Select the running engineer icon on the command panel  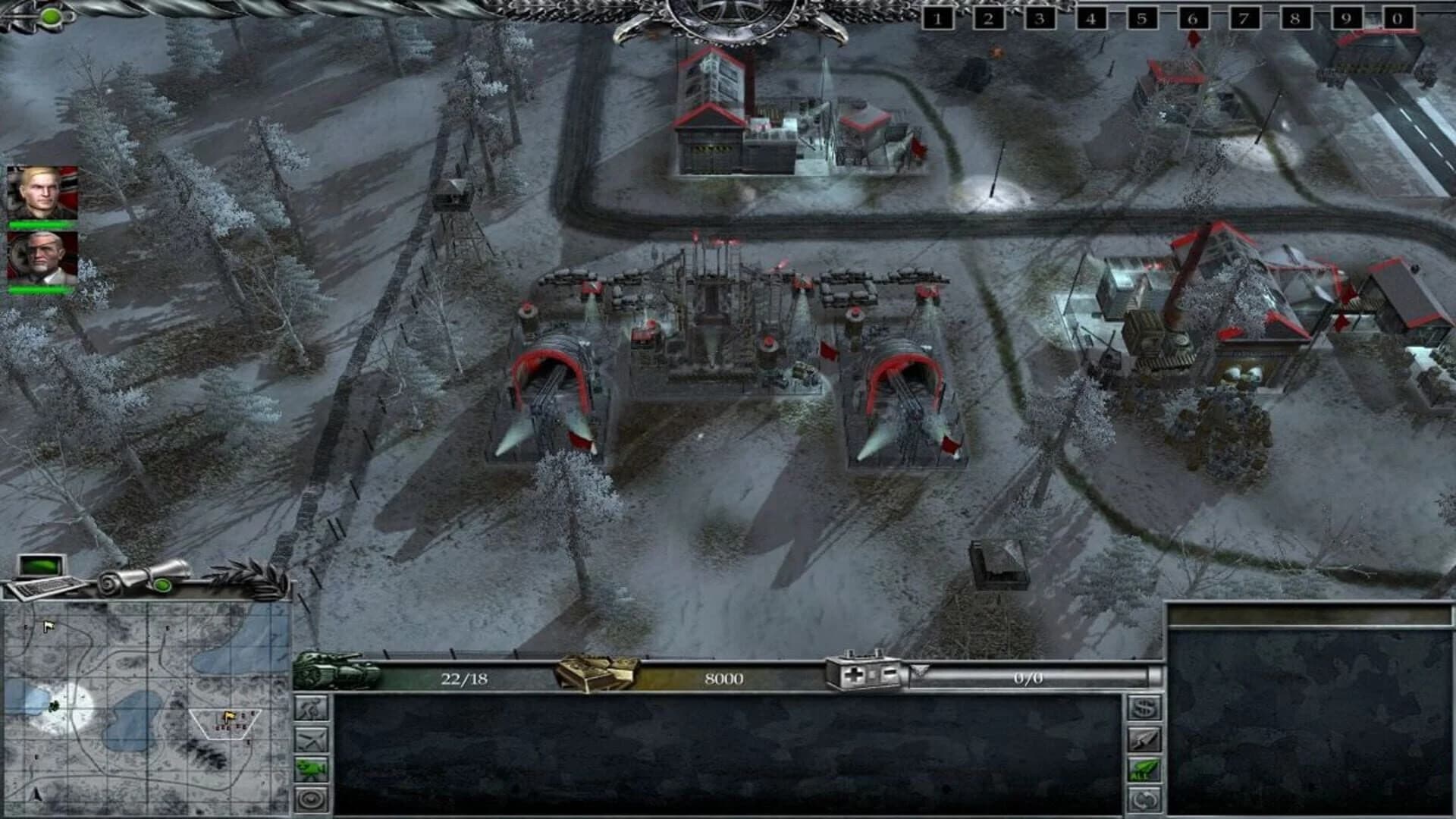pos(311,707)
